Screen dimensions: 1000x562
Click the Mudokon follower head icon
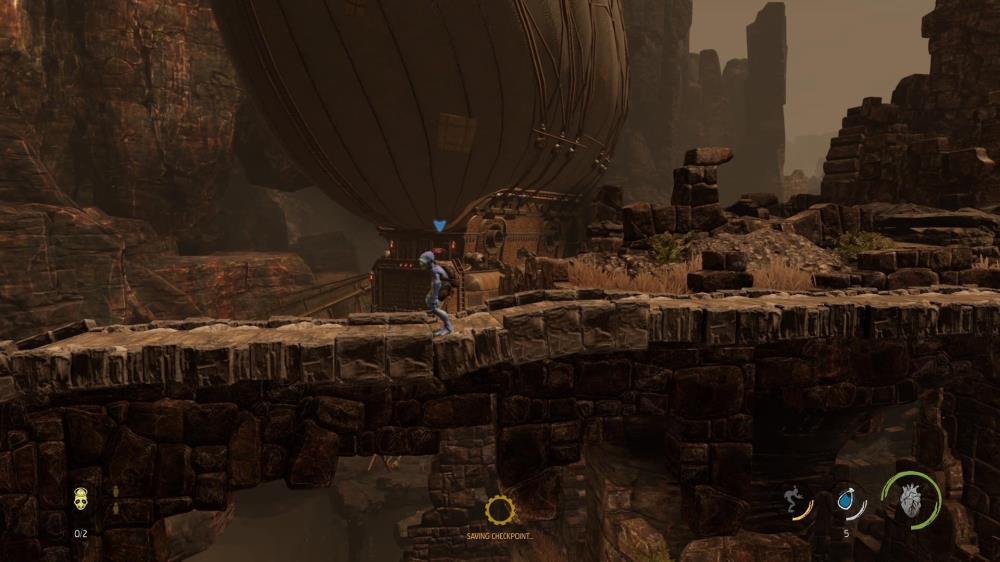click(x=80, y=498)
